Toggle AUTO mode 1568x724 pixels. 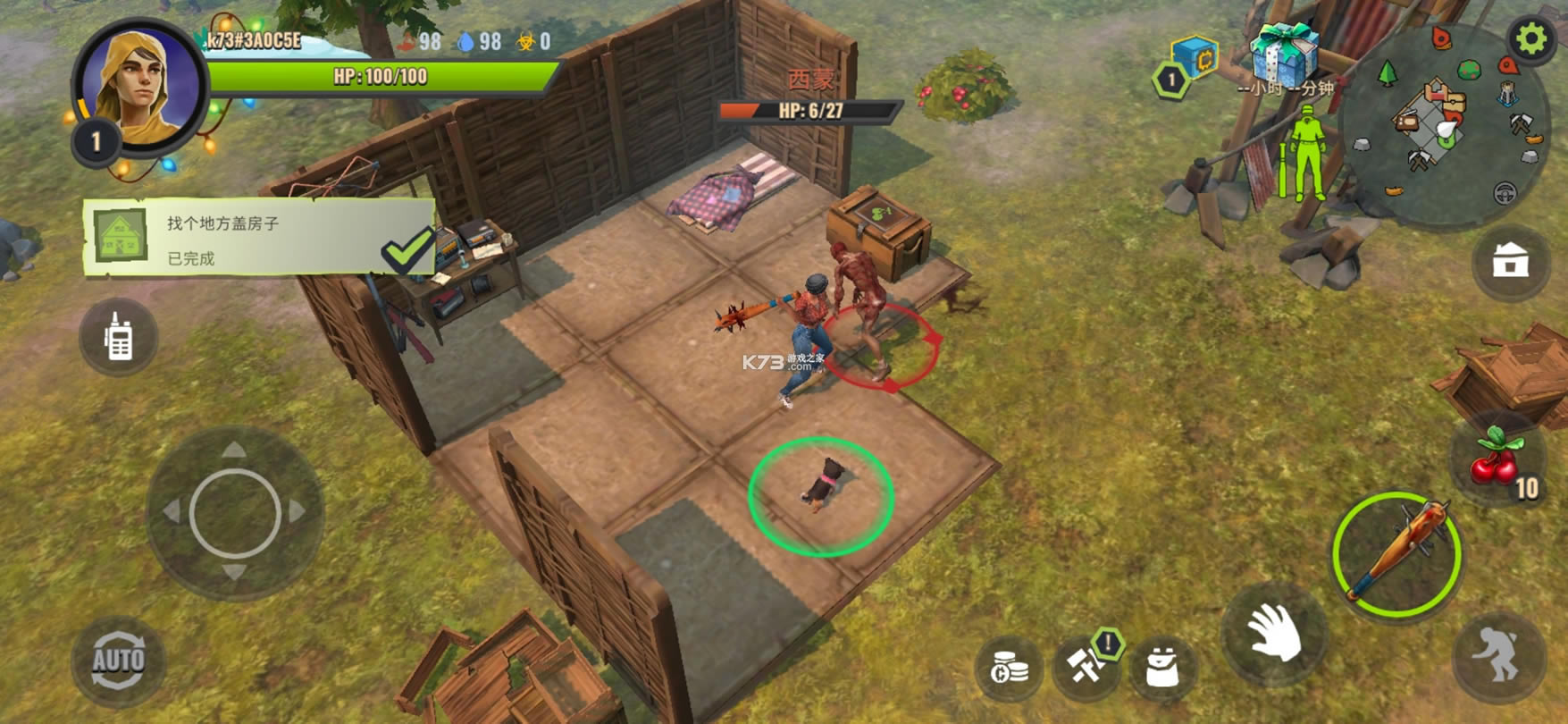pos(118,662)
